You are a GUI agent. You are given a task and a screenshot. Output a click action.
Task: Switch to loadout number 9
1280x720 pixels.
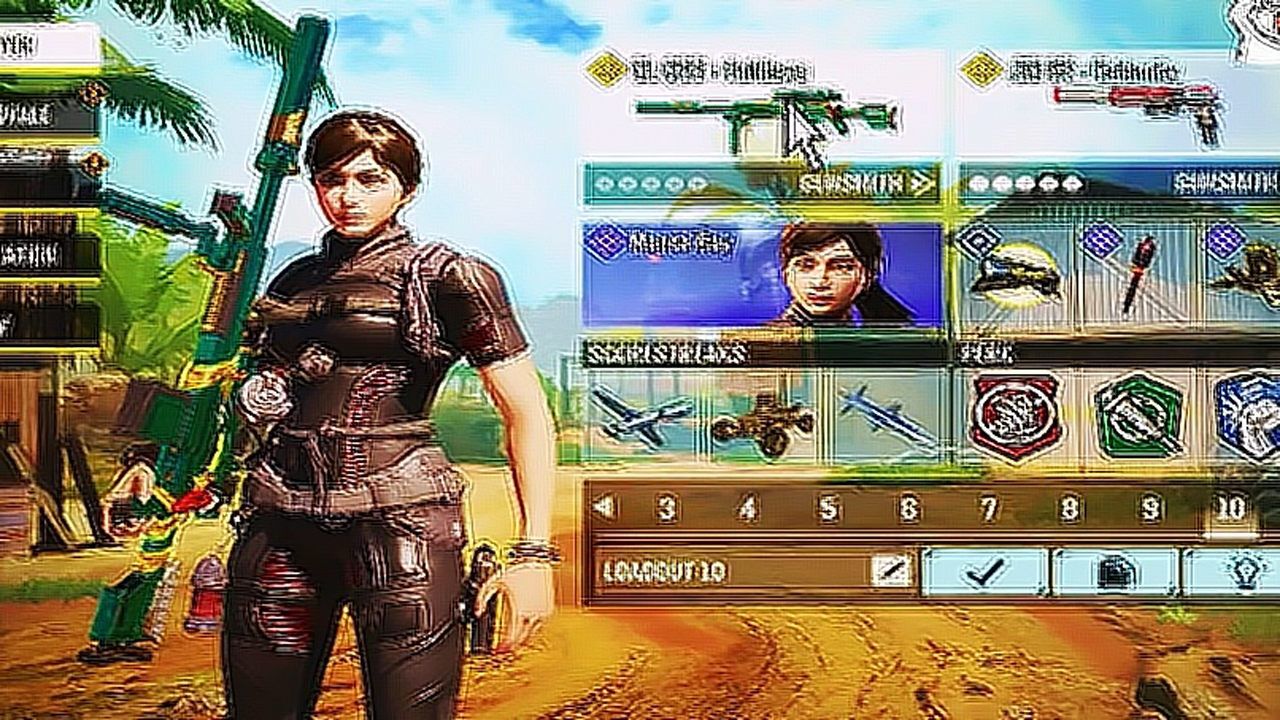click(1151, 509)
